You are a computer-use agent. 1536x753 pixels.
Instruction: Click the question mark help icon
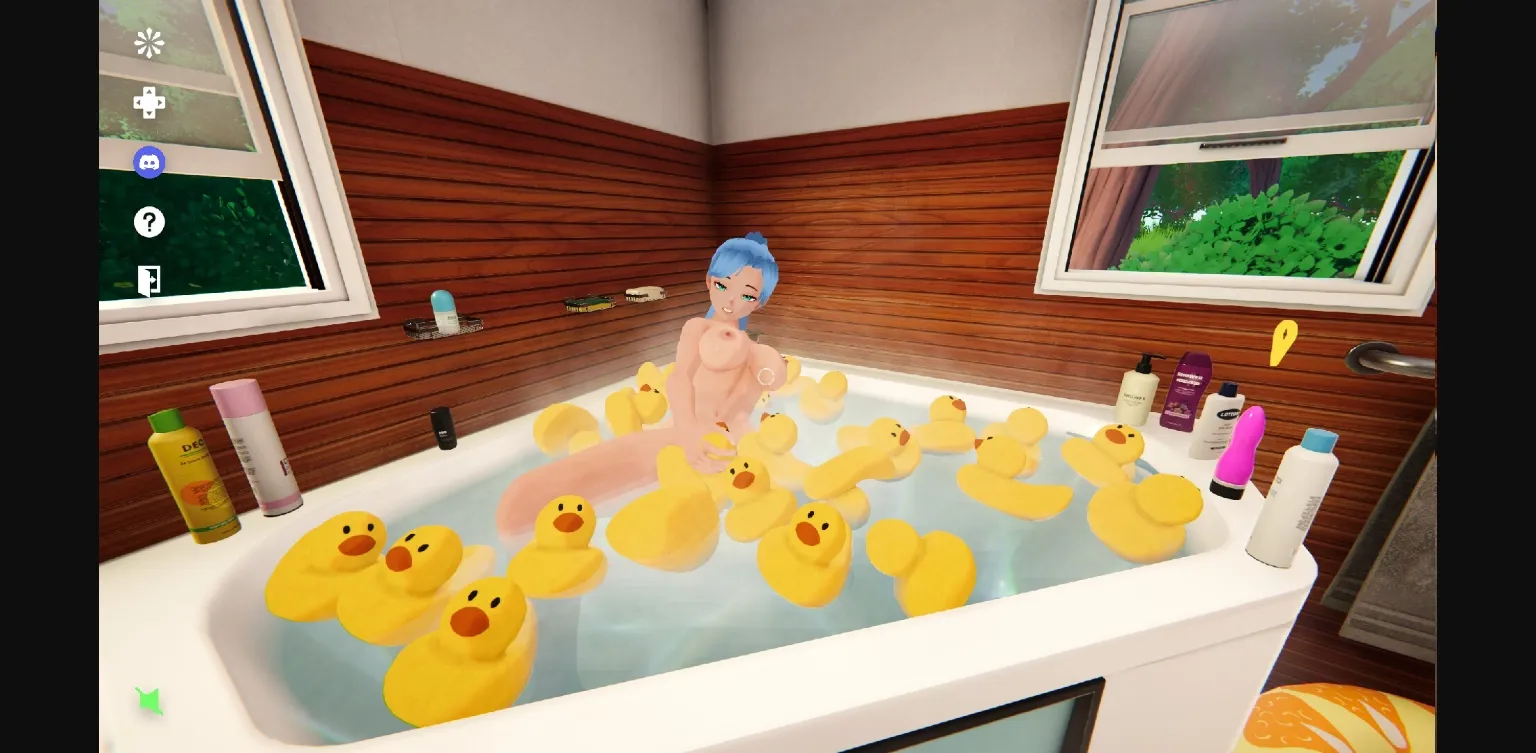149,222
